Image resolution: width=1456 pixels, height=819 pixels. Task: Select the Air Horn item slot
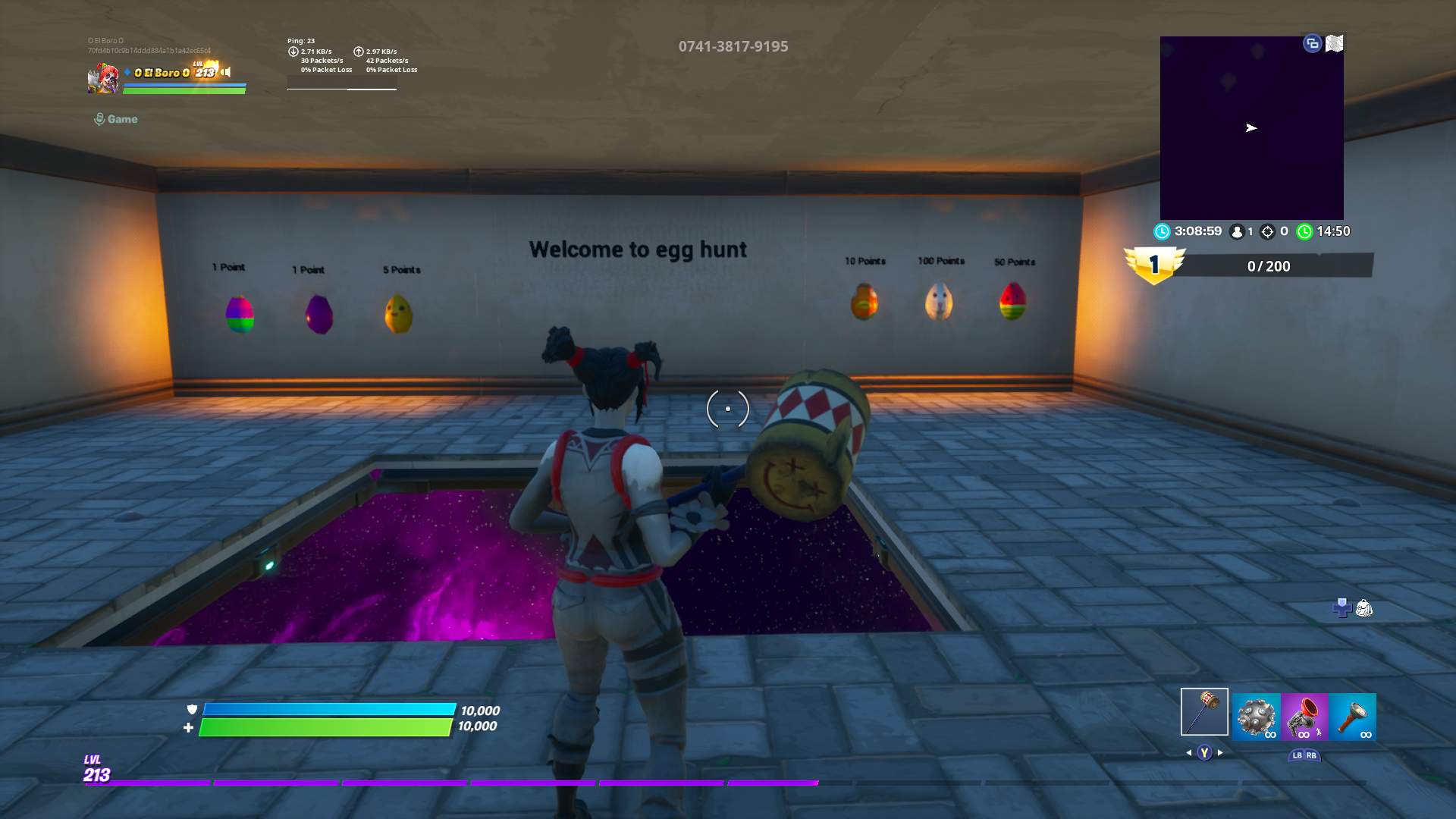pyautogui.click(x=1306, y=716)
